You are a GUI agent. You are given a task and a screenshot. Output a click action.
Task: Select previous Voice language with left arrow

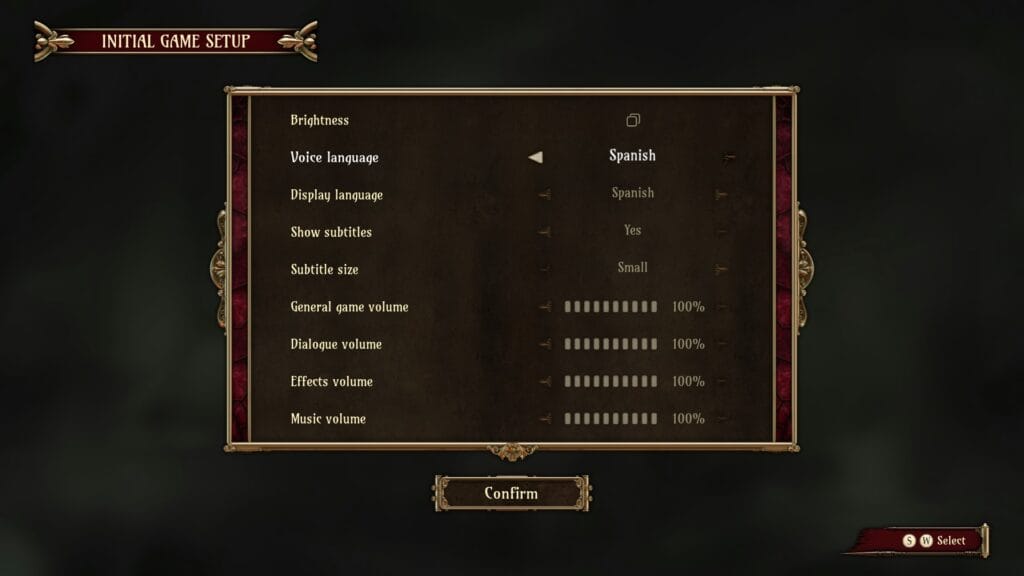(536, 157)
